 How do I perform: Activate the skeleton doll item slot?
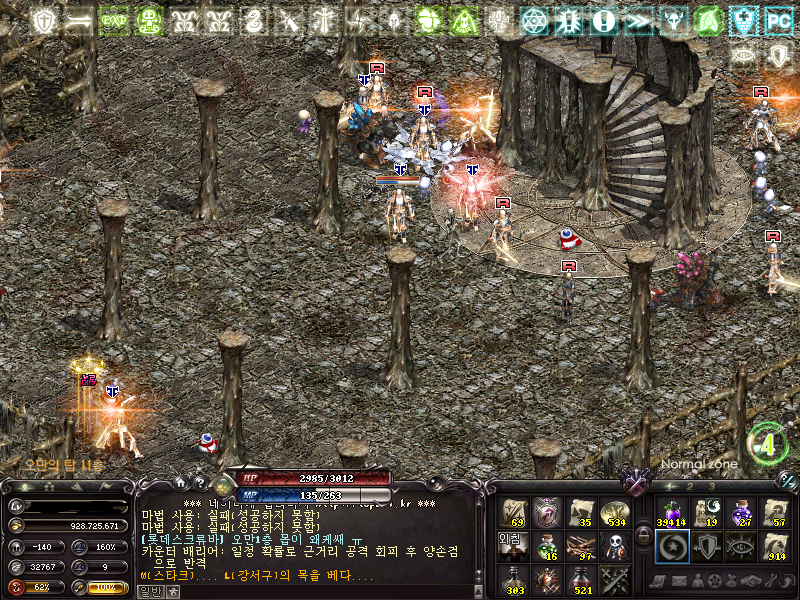click(614, 546)
